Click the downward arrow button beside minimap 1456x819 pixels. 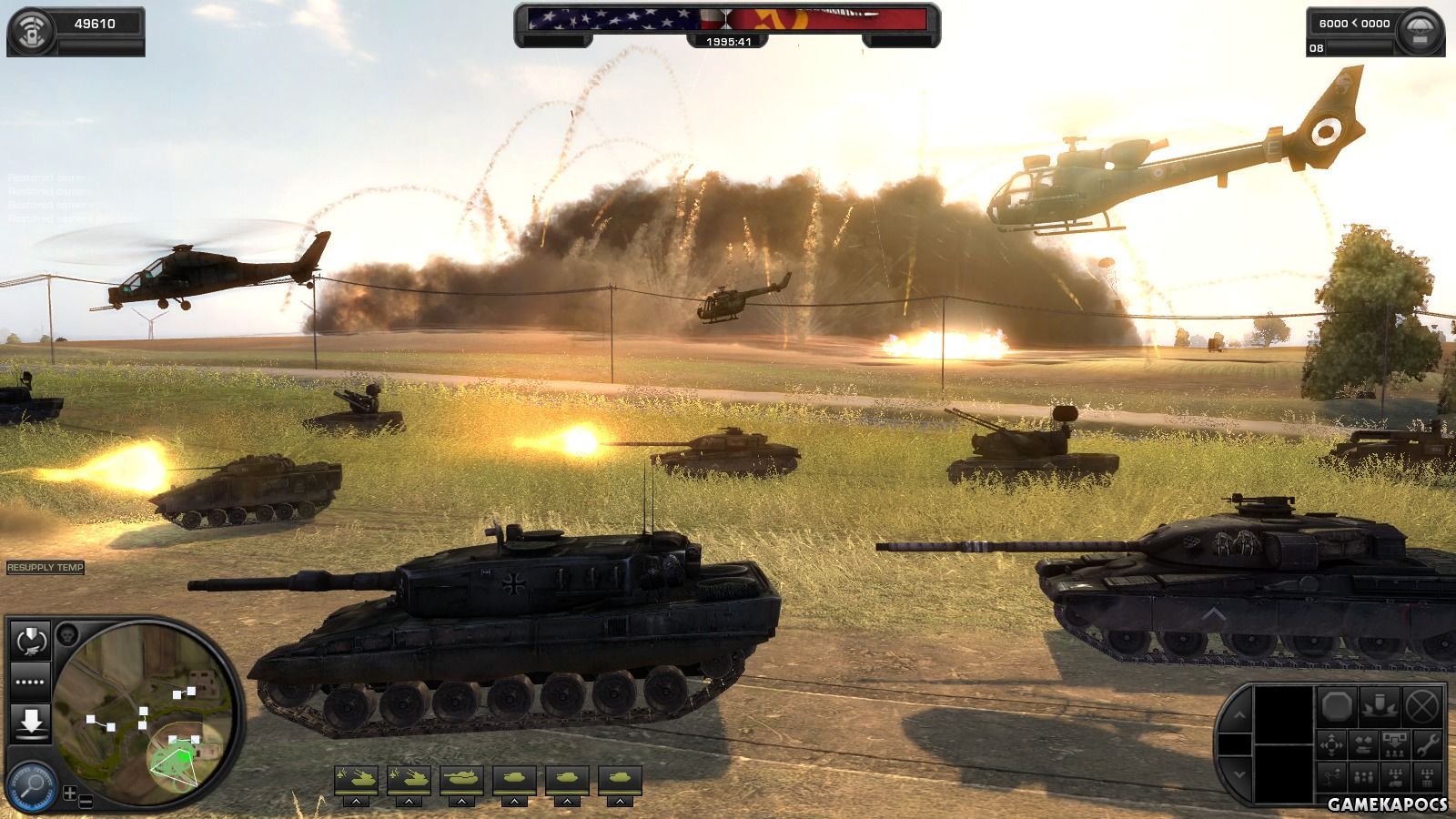pos(30,722)
